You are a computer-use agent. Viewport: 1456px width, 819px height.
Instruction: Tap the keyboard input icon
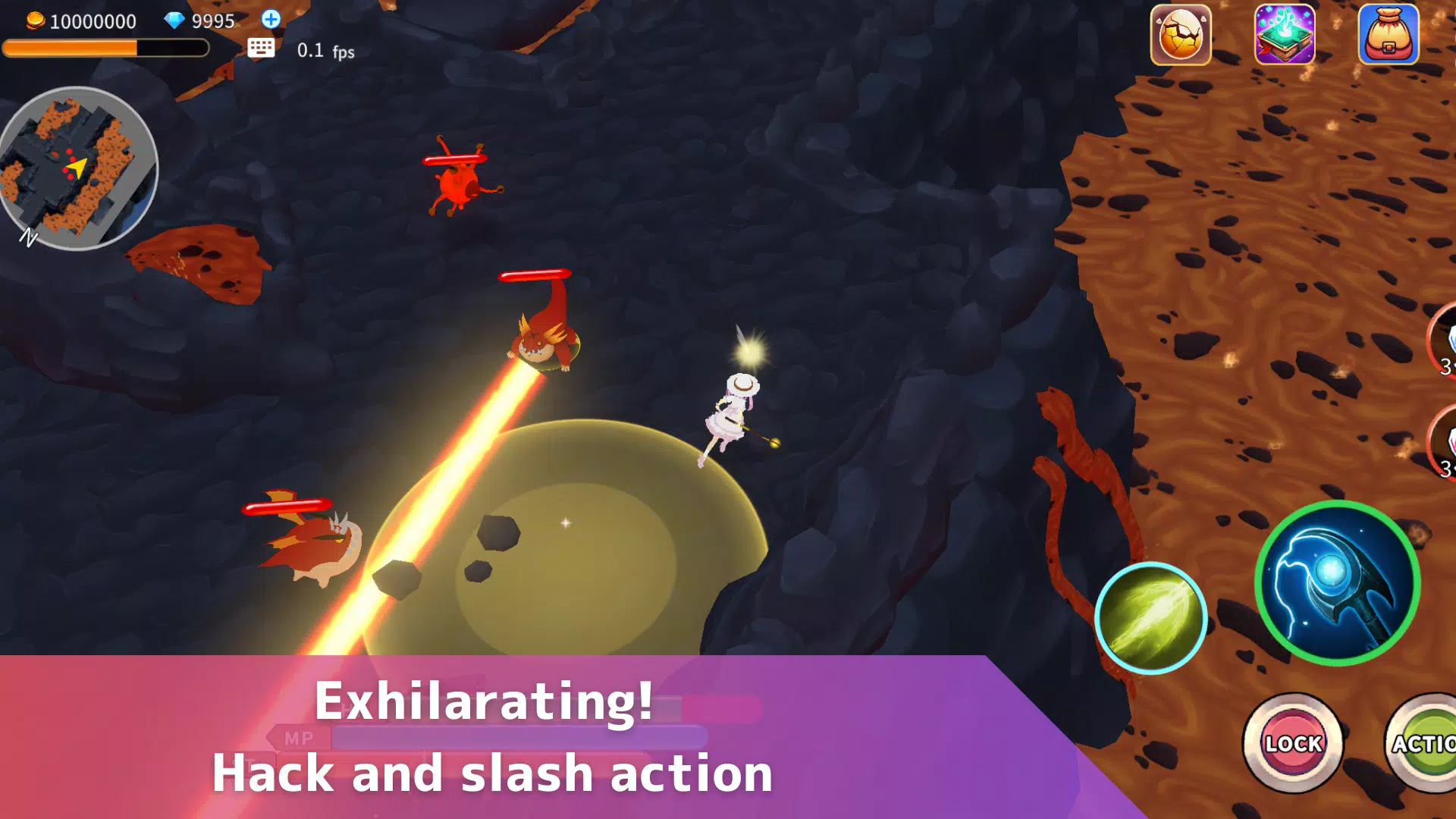pos(262,47)
